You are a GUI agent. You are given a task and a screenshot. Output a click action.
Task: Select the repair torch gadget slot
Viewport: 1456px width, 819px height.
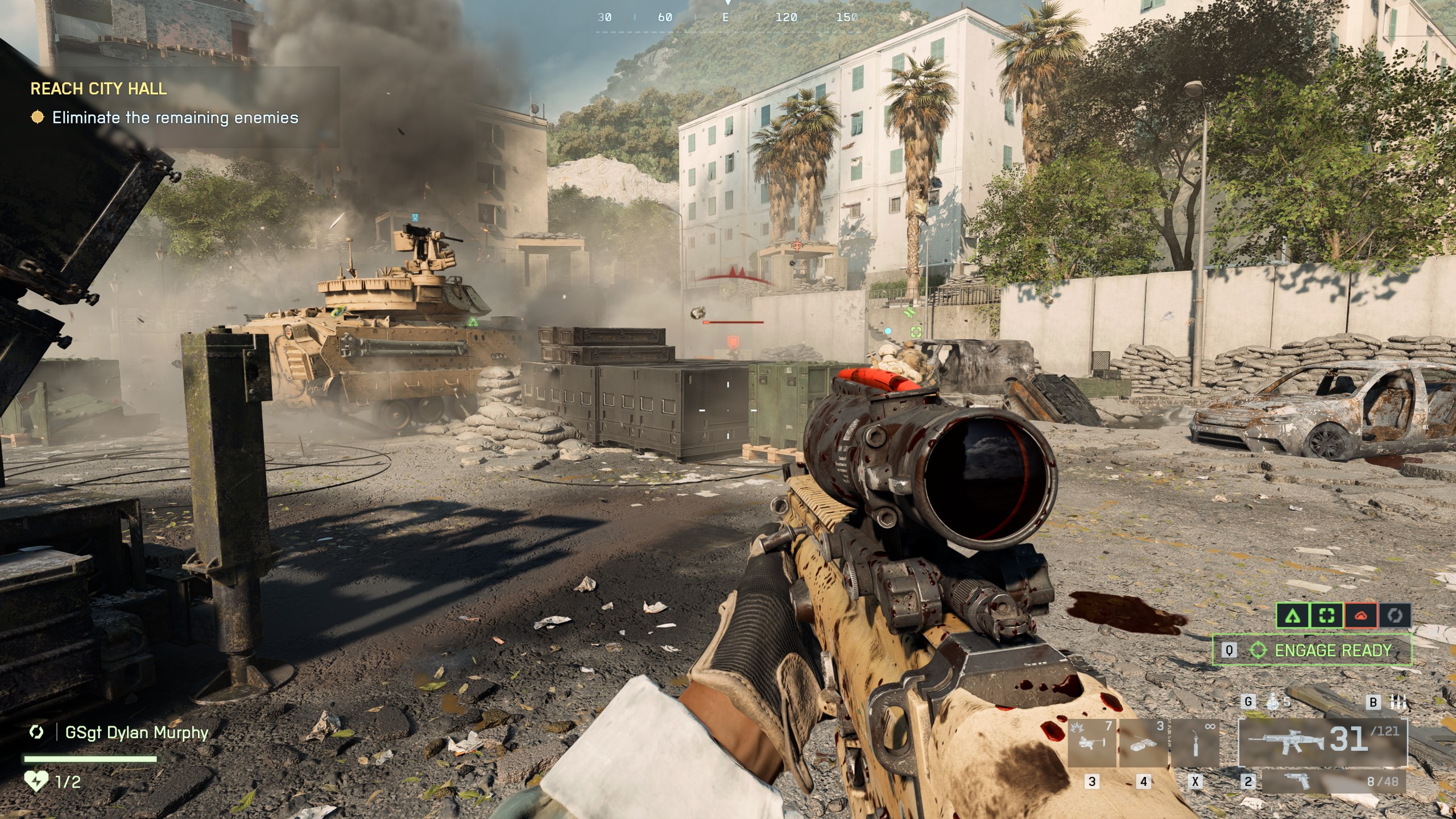pyautogui.click(x=1195, y=743)
